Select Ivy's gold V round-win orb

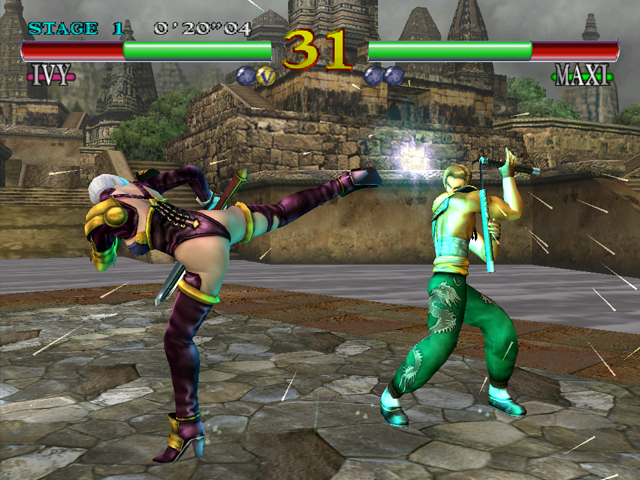tap(266, 74)
